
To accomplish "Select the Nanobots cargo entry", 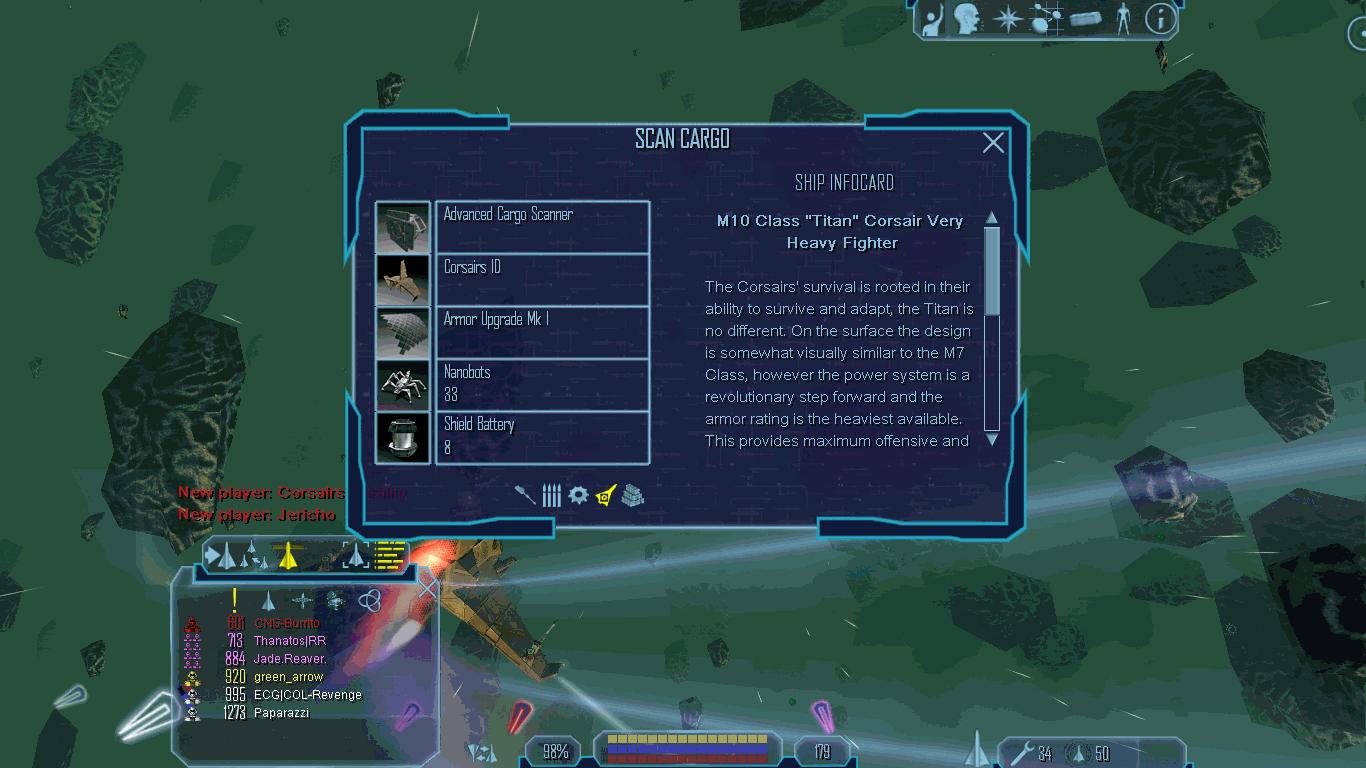I will pyautogui.click(x=542, y=384).
